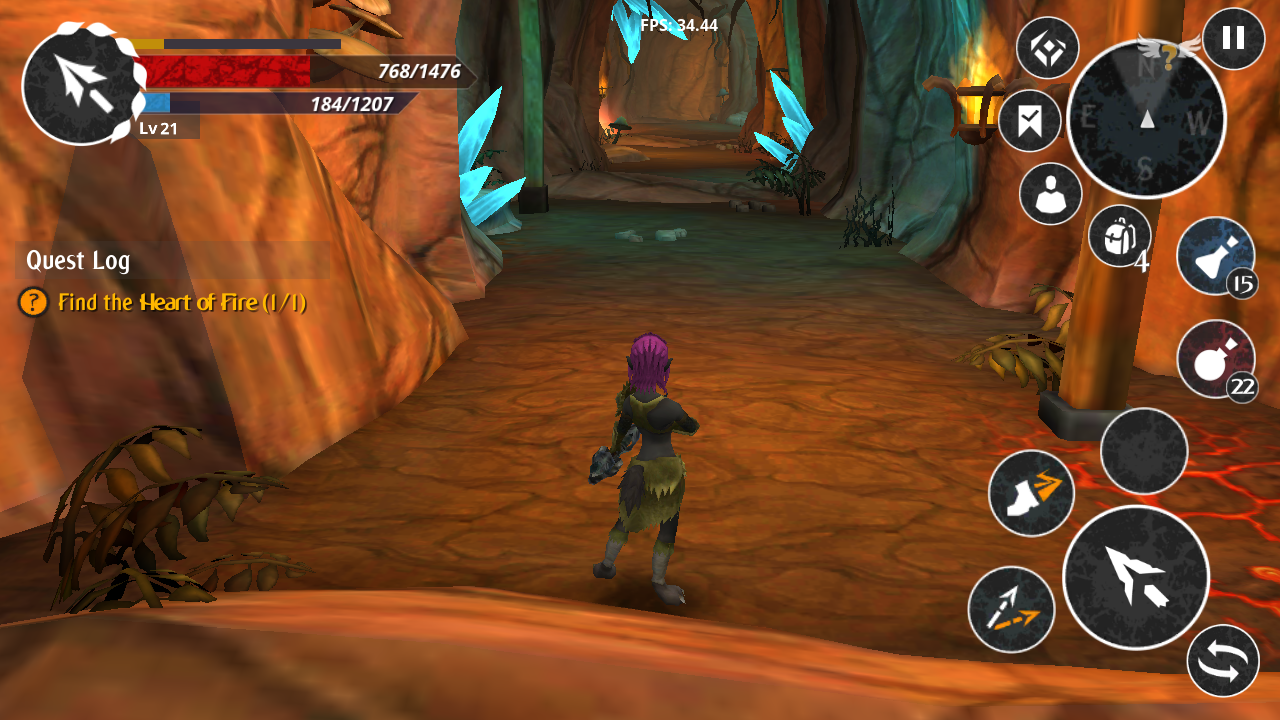Activate the multi-arrow shot skill
This screenshot has width=1280, height=720.
pos(1011,609)
